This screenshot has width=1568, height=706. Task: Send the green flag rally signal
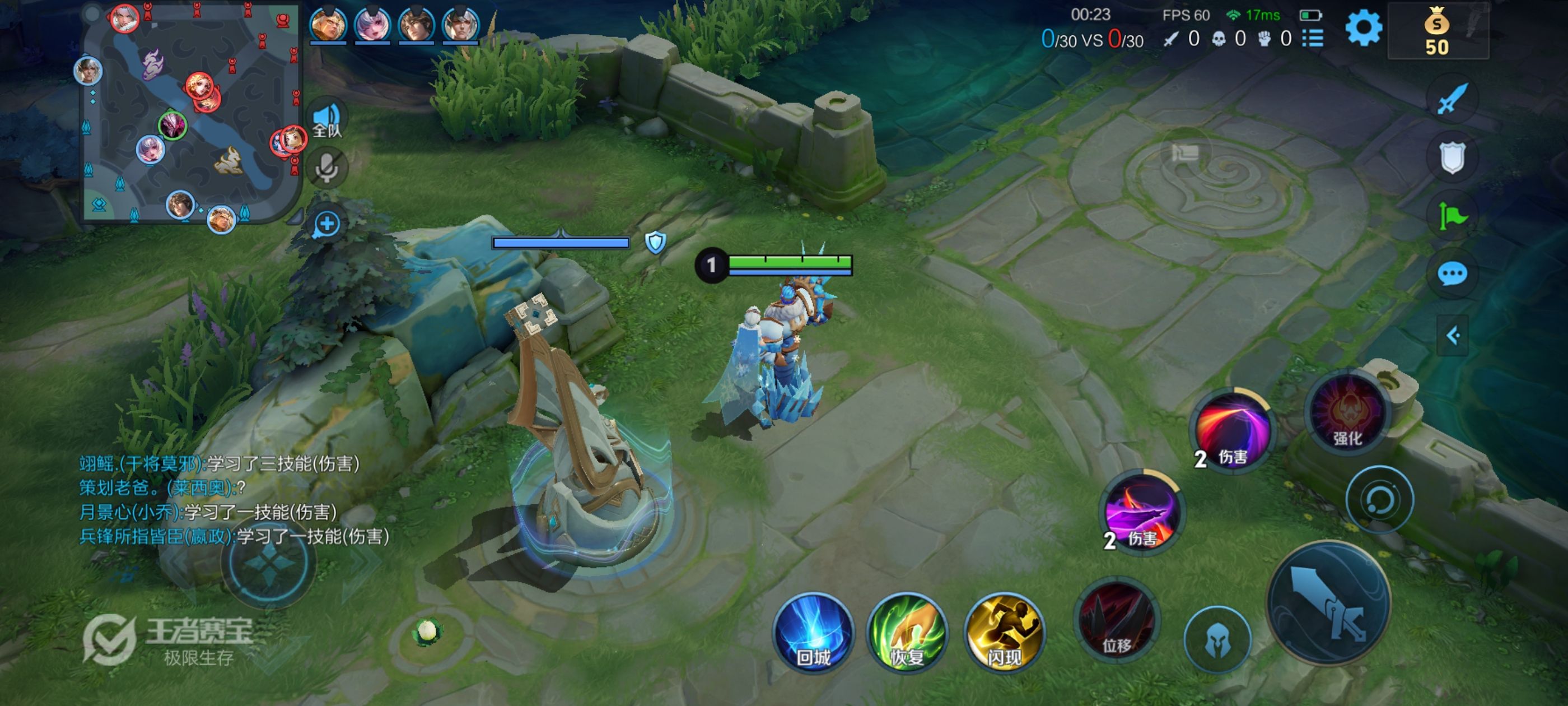[x=1452, y=216]
